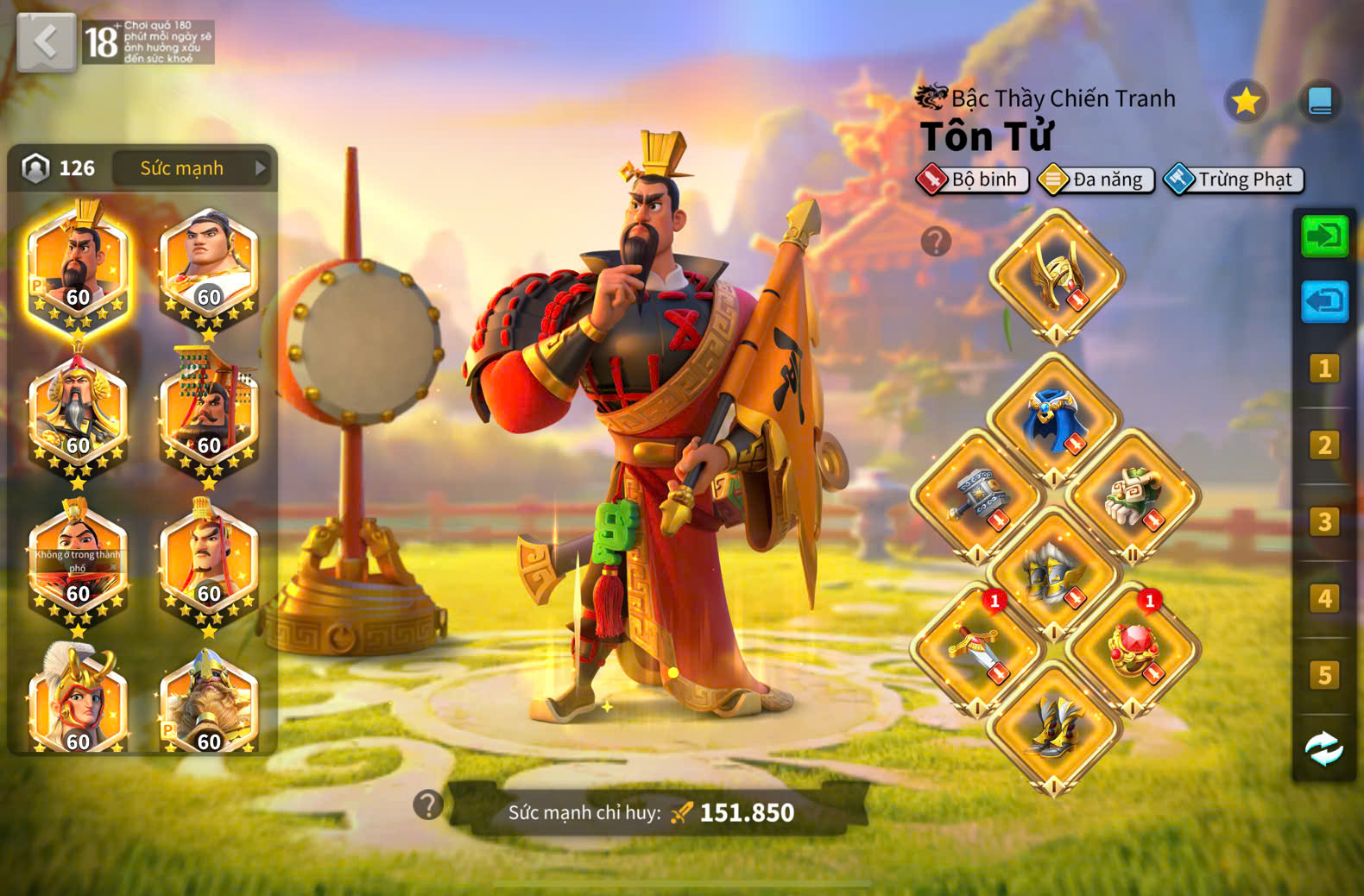Switch to equipment preset 3

point(1323,522)
